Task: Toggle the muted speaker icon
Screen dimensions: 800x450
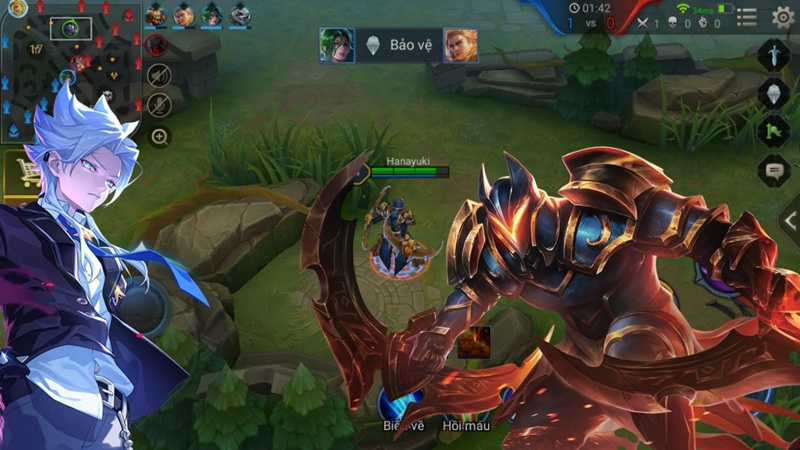Action: click(x=158, y=75)
